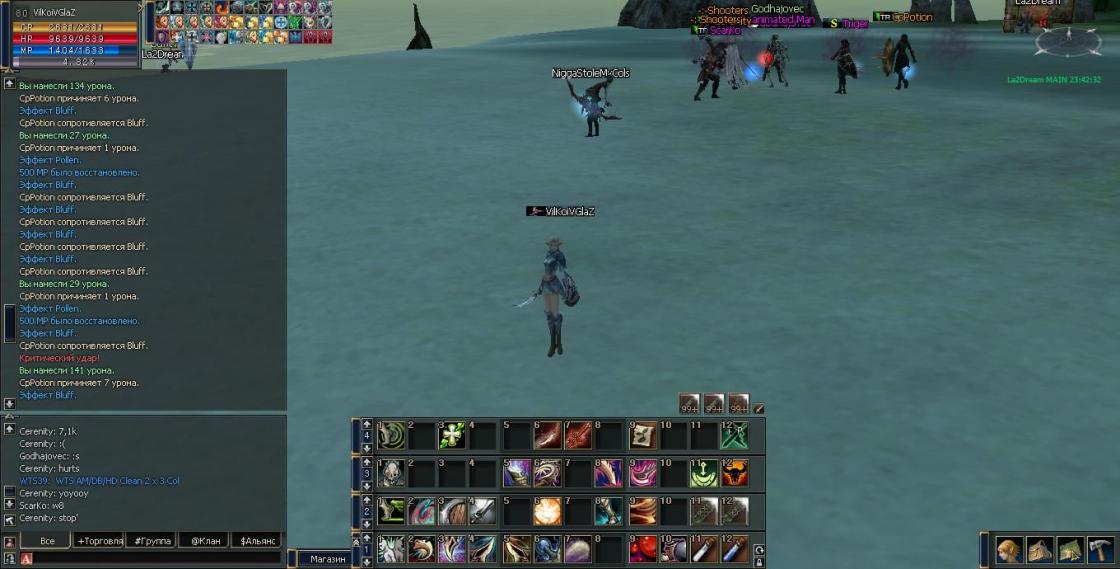The image size is (1120, 569).
Task: Select the #Группа party chat tab
Action: [151, 541]
